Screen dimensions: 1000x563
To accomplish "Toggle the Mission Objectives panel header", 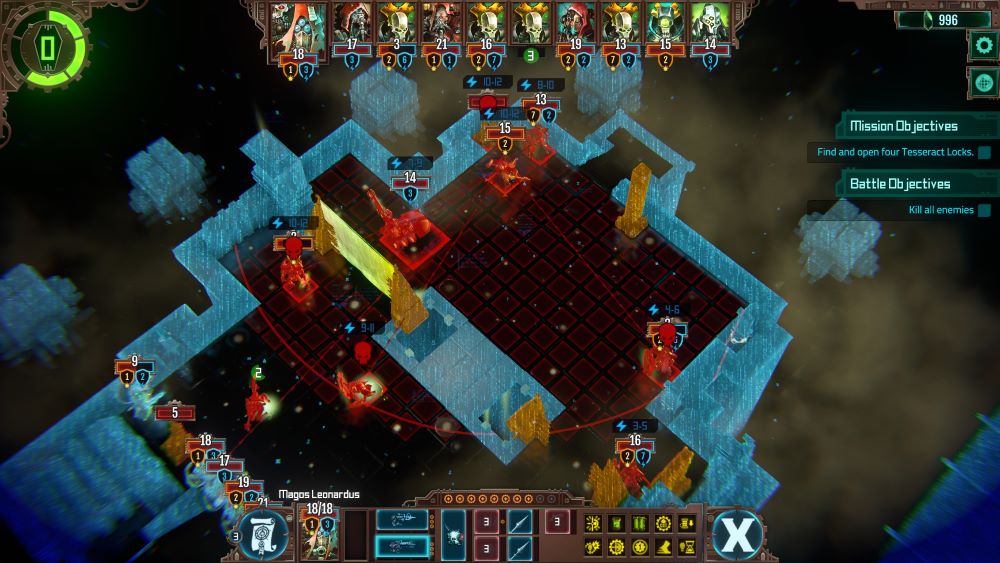I will [x=904, y=126].
